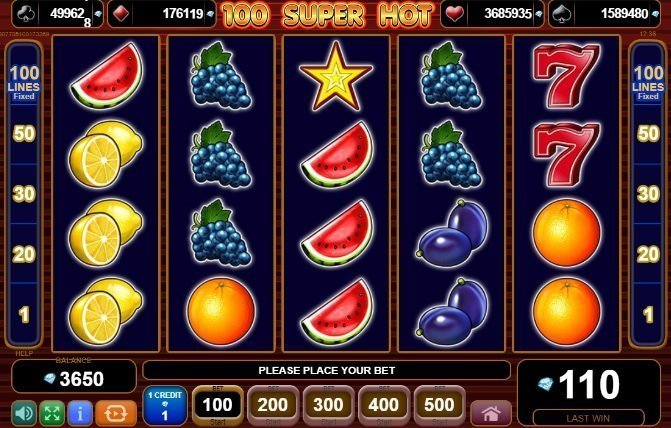Image resolution: width=671 pixels, height=428 pixels.
Task: Open the club jackpot counter
Action: [53, 14]
